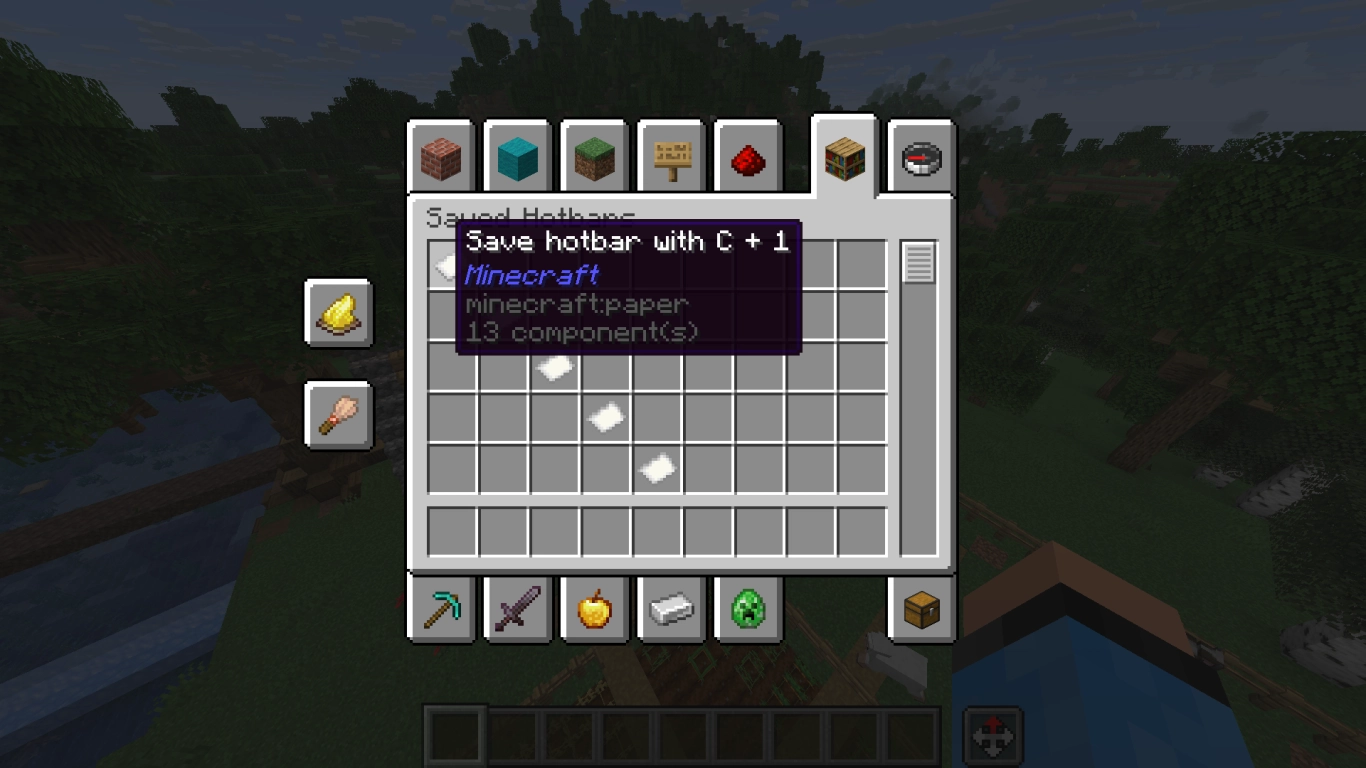This screenshot has height=768, width=1366.
Task: Select the Saved Hotbars bookshelf icon
Action: coord(843,157)
